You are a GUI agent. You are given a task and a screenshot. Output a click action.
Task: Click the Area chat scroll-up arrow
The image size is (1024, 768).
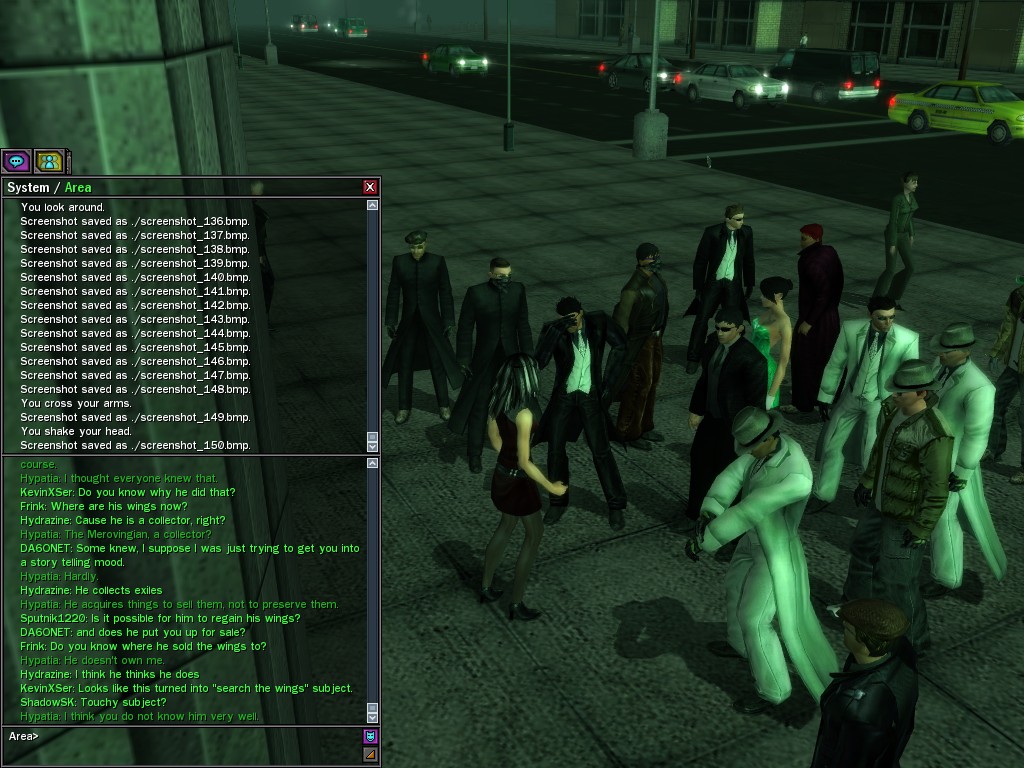[x=373, y=463]
